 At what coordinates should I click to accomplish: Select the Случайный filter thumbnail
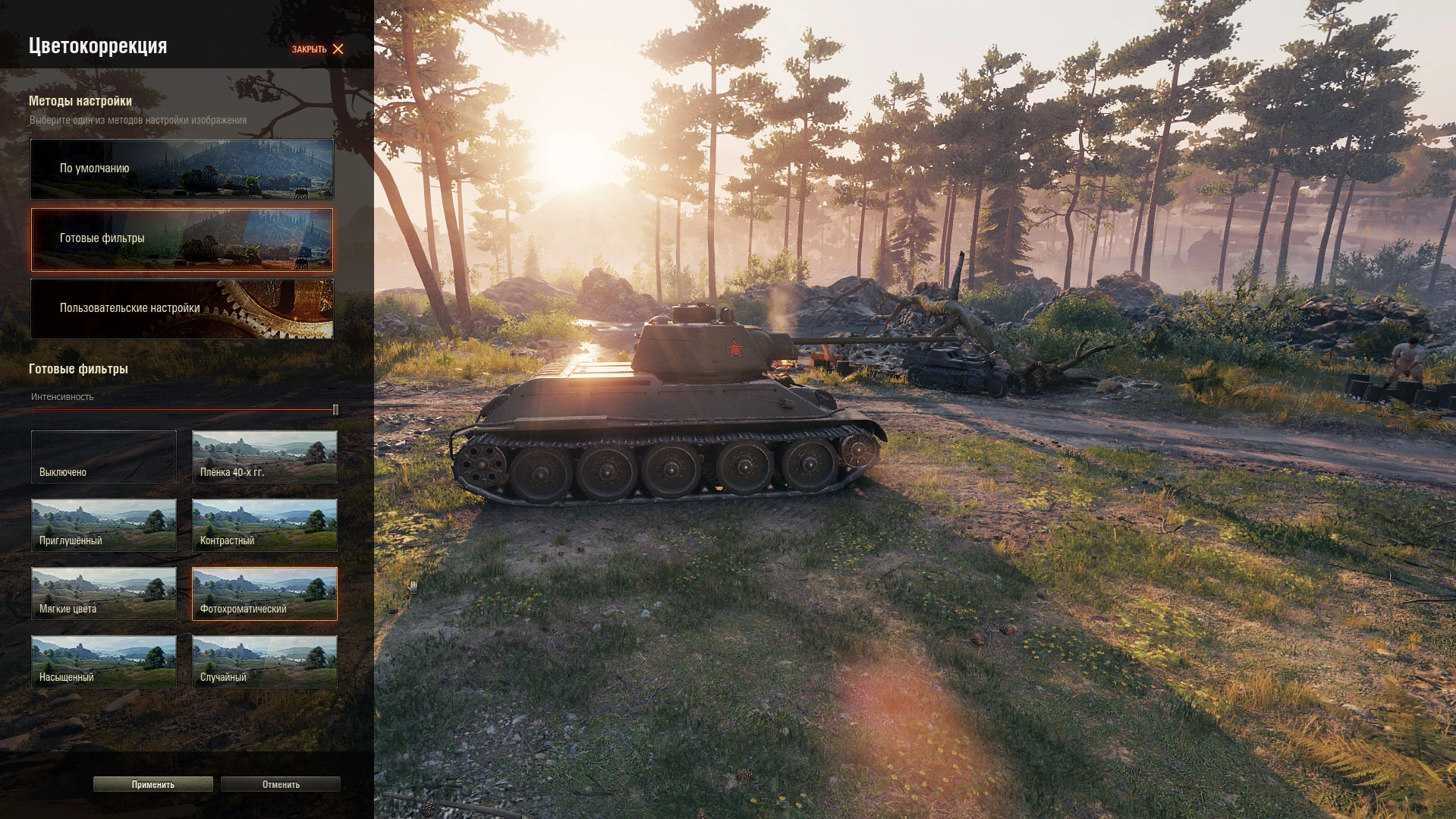point(264,662)
